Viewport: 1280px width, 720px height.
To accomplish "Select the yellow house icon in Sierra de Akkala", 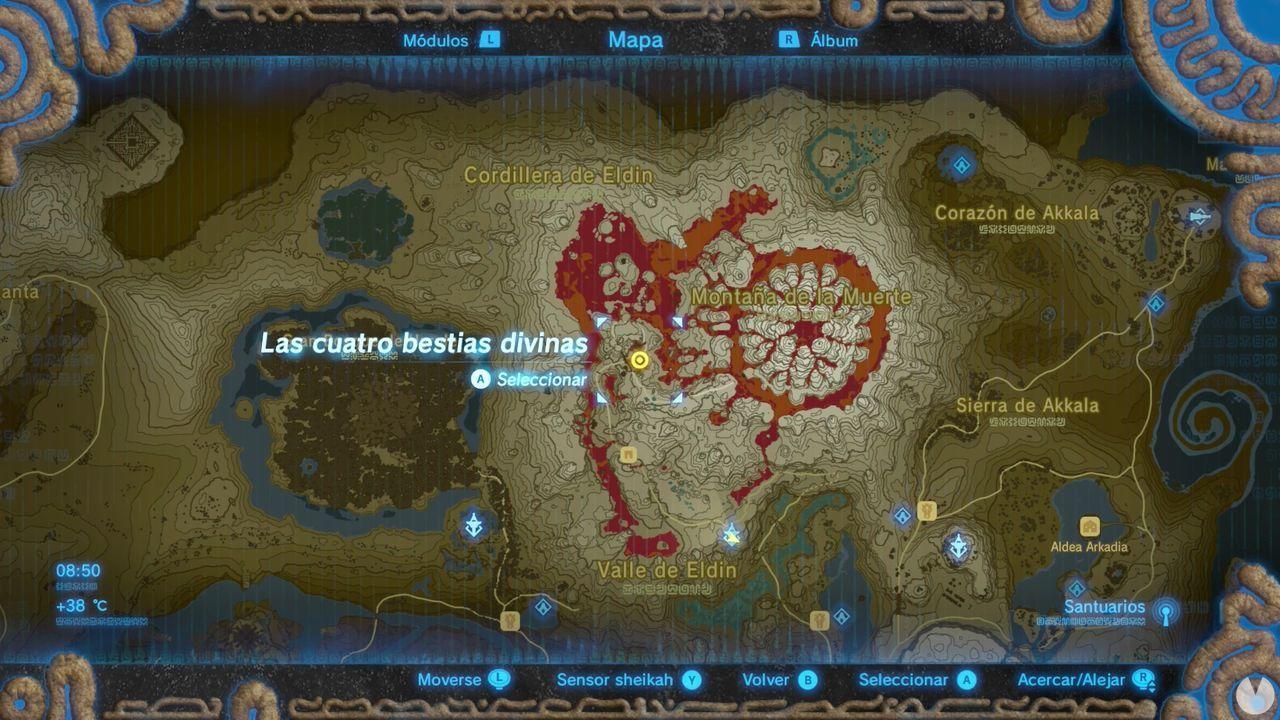I will click(x=925, y=510).
